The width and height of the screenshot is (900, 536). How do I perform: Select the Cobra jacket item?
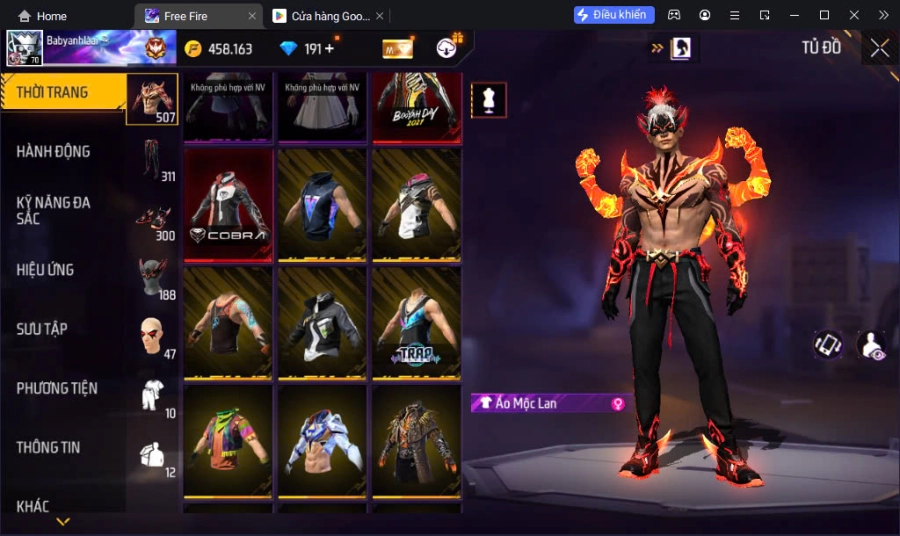coord(228,205)
